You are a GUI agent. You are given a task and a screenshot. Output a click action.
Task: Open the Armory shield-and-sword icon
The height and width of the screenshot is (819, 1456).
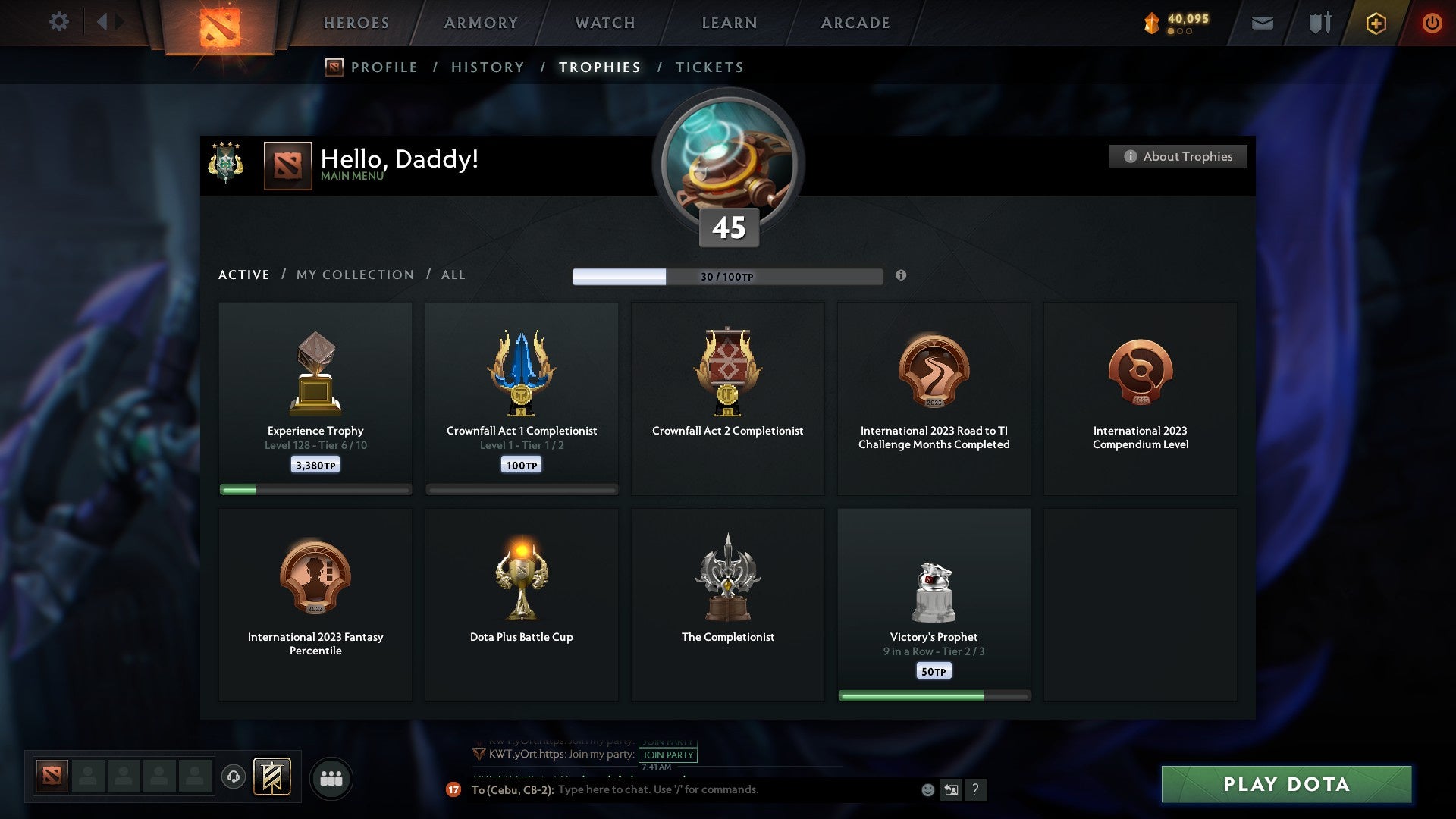click(x=1319, y=23)
